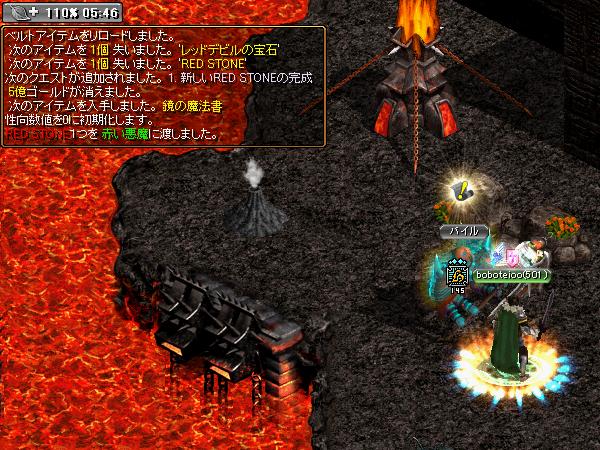The image size is (600, 450).
Task: Select the boboteioo(501) player name tag
Action: point(512,275)
